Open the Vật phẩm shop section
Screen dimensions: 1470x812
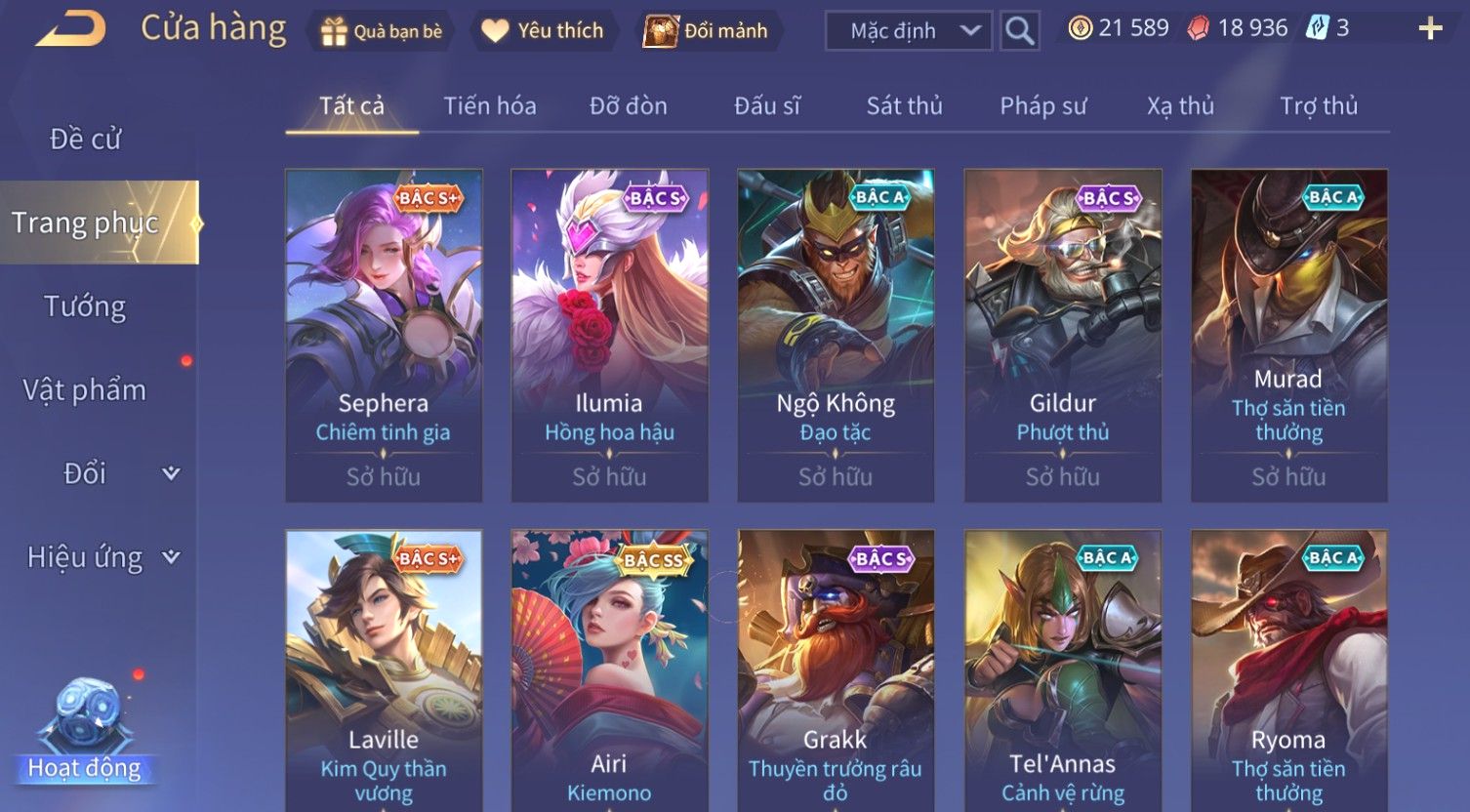pos(86,390)
